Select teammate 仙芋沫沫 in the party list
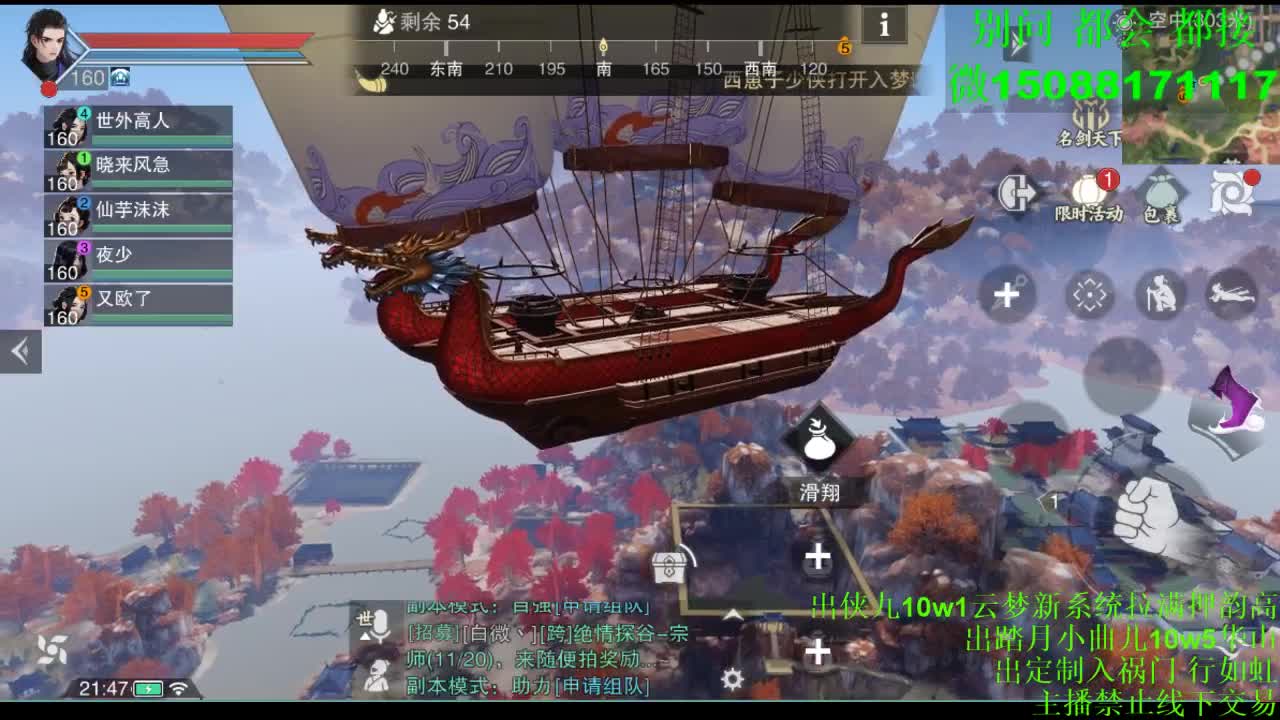The width and height of the screenshot is (1280, 720). click(130, 210)
